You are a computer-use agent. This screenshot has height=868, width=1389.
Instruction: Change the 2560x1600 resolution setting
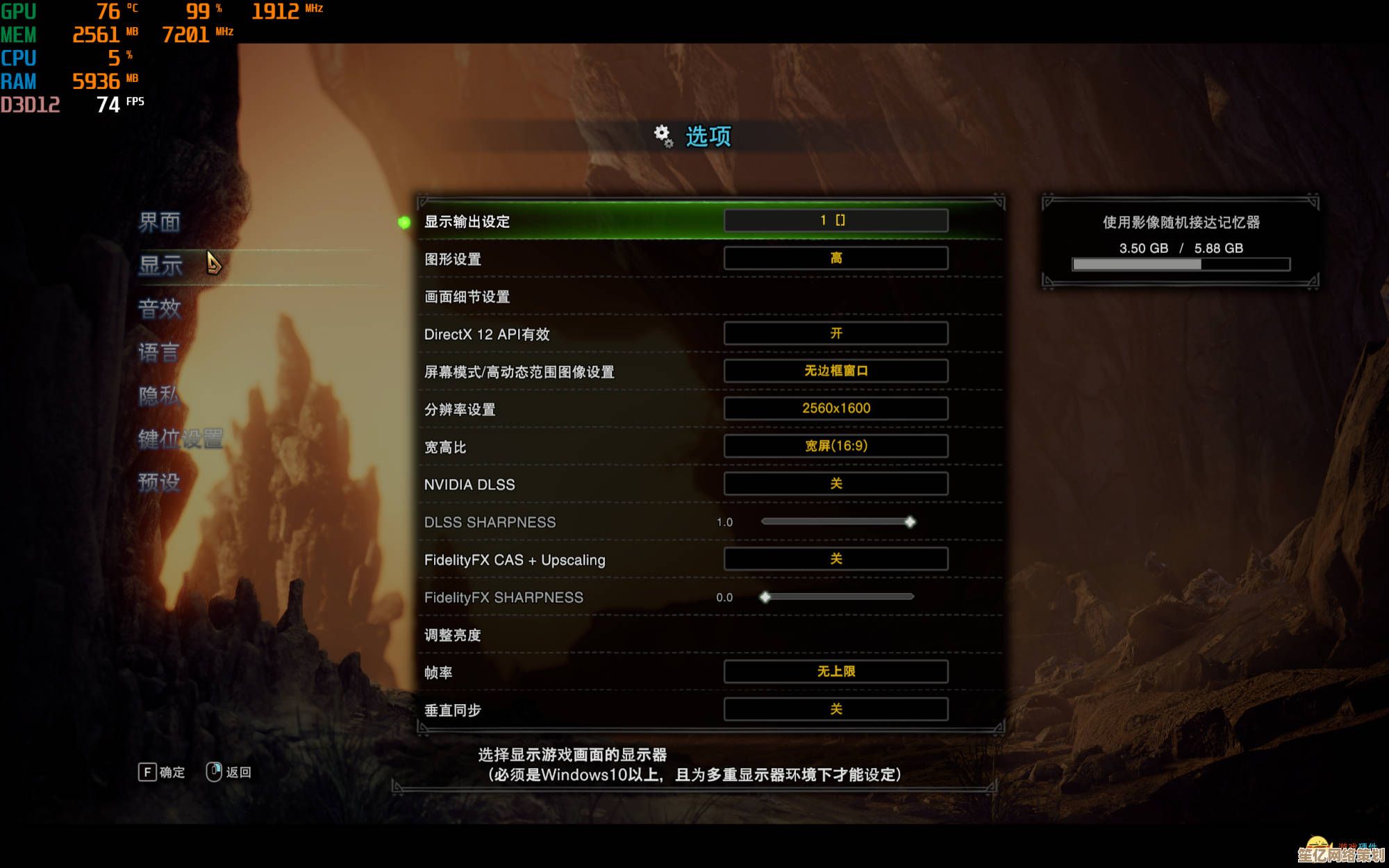(x=835, y=408)
